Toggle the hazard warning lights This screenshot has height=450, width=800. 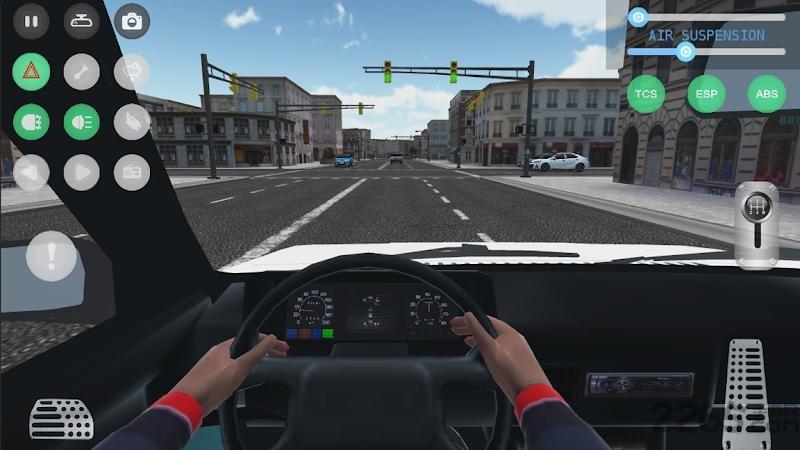[31, 72]
